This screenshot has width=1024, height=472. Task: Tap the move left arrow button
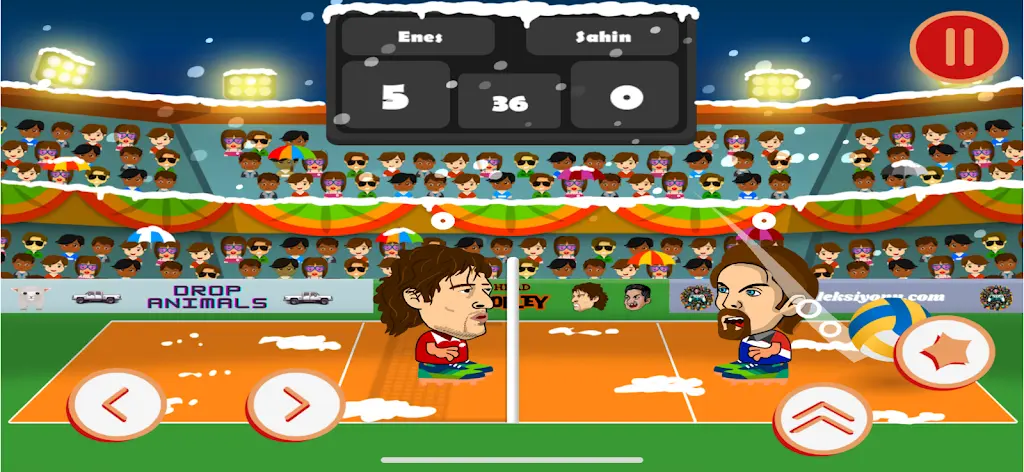coord(116,406)
